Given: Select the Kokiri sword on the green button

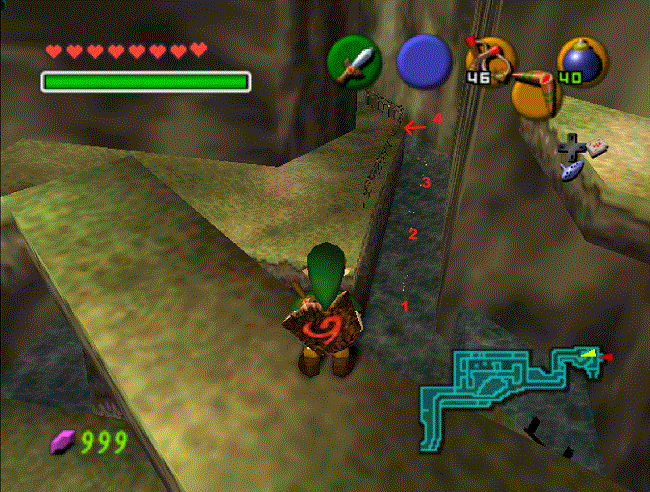Looking at the screenshot, I should (354, 61).
